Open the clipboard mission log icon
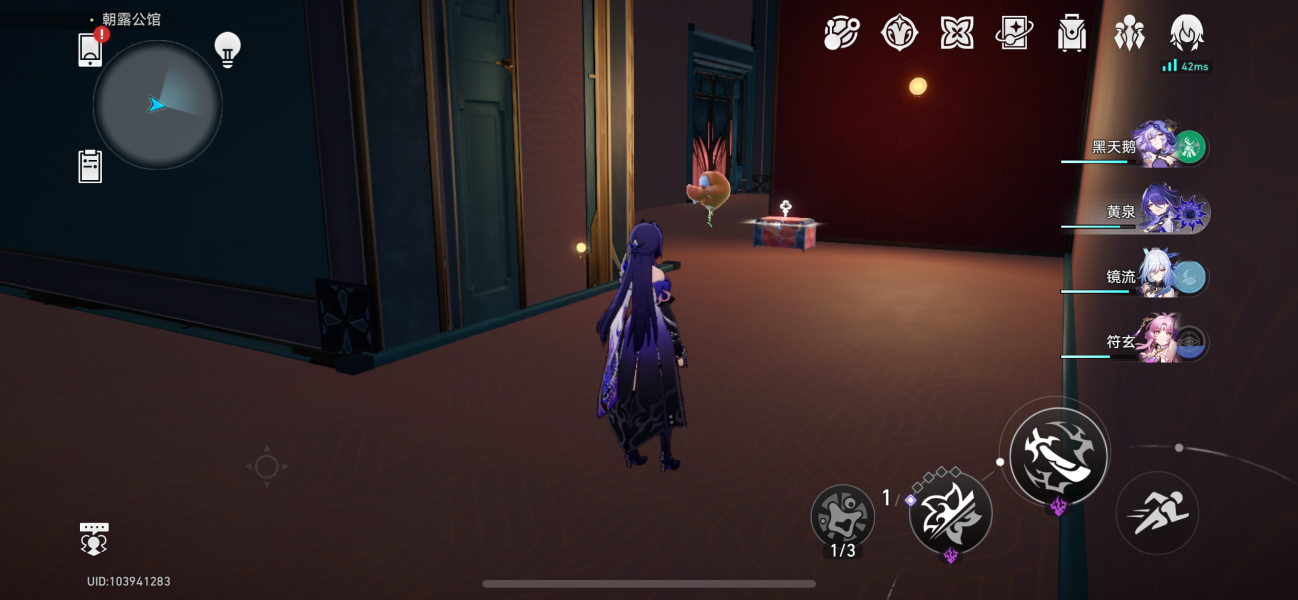 pos(91,166)
